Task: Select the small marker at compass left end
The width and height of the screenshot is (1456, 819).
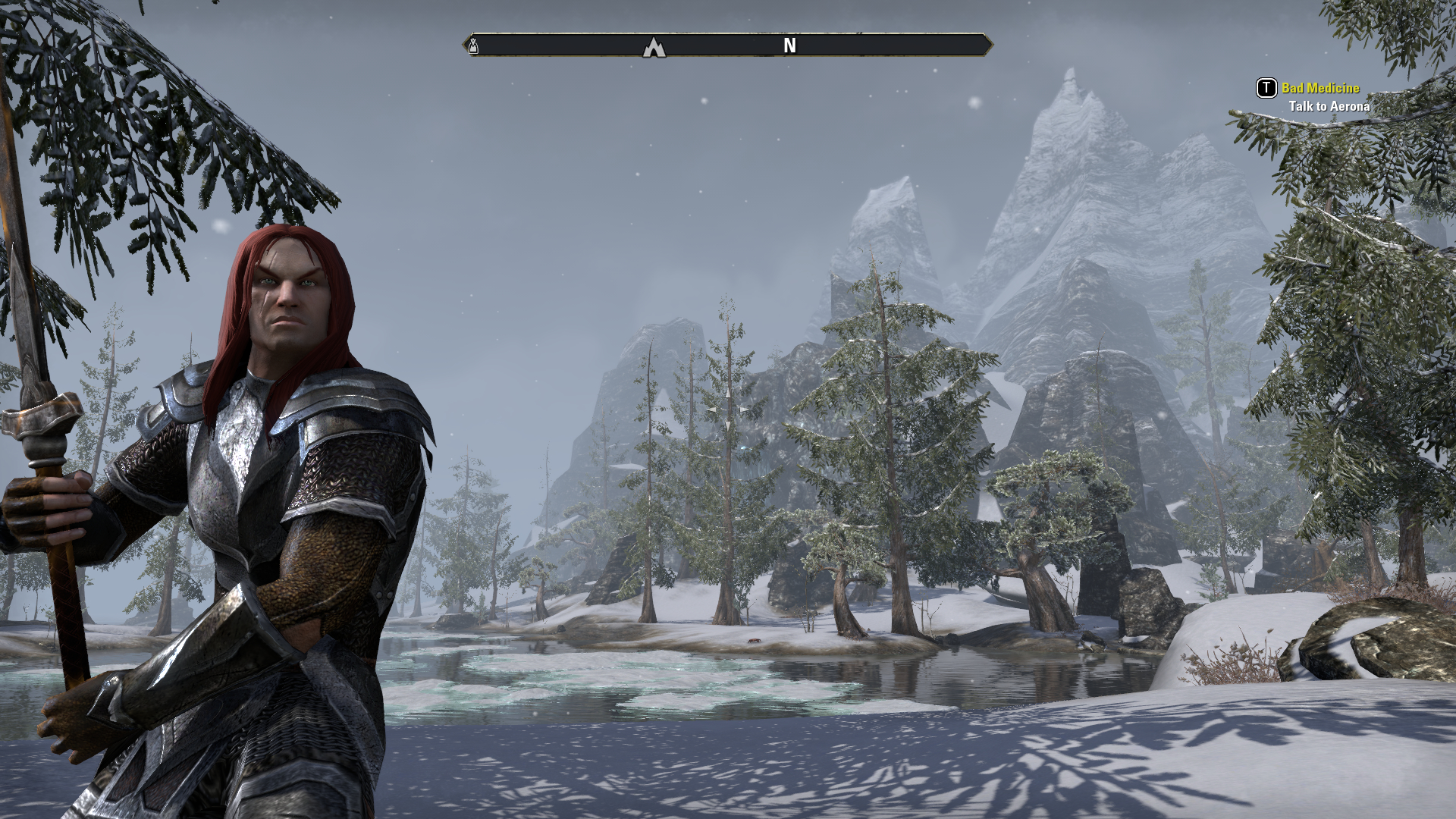Action: click(x=473, y=46)
